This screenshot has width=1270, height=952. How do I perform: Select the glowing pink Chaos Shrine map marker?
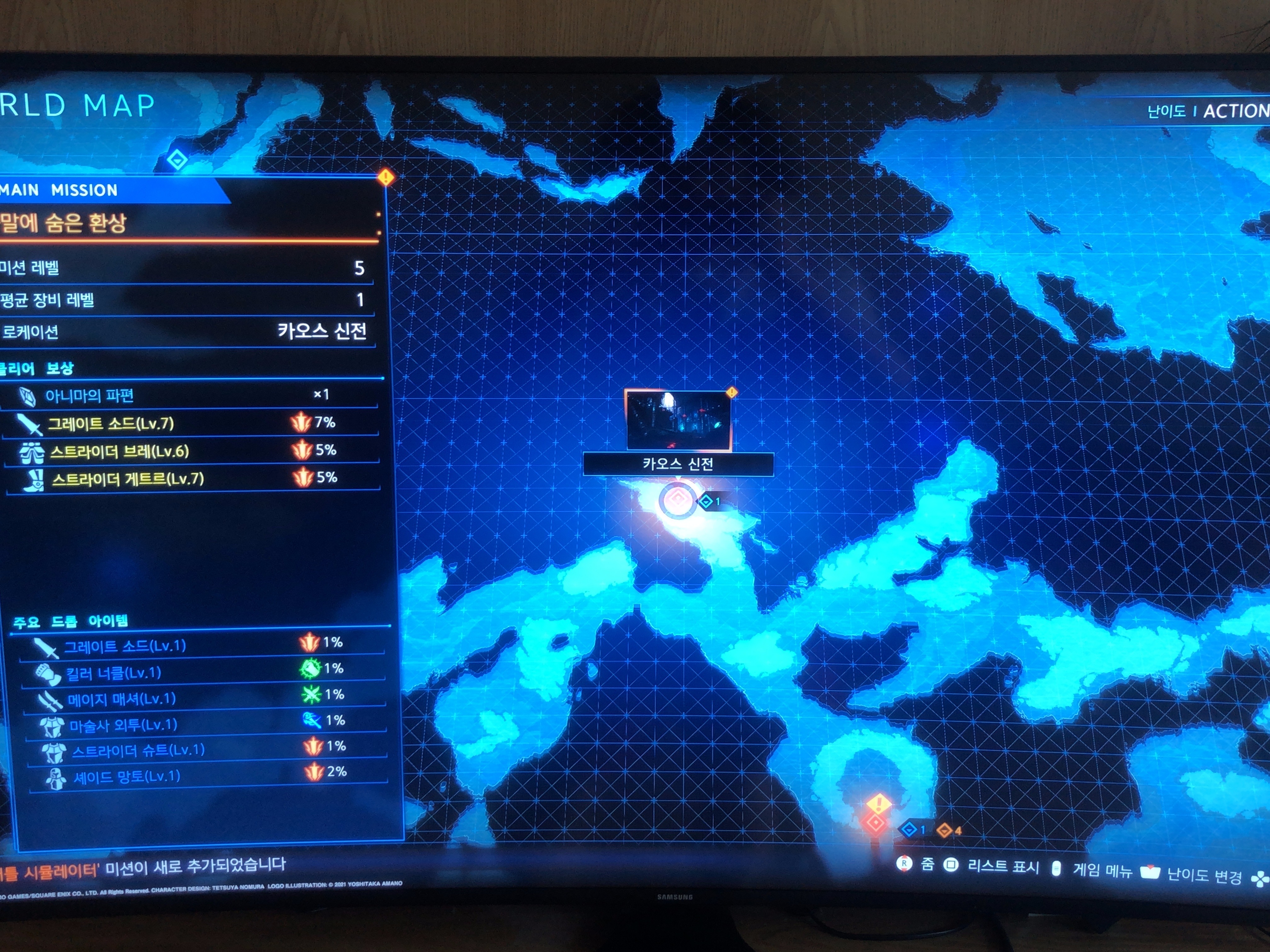click(x=677, y=500)
